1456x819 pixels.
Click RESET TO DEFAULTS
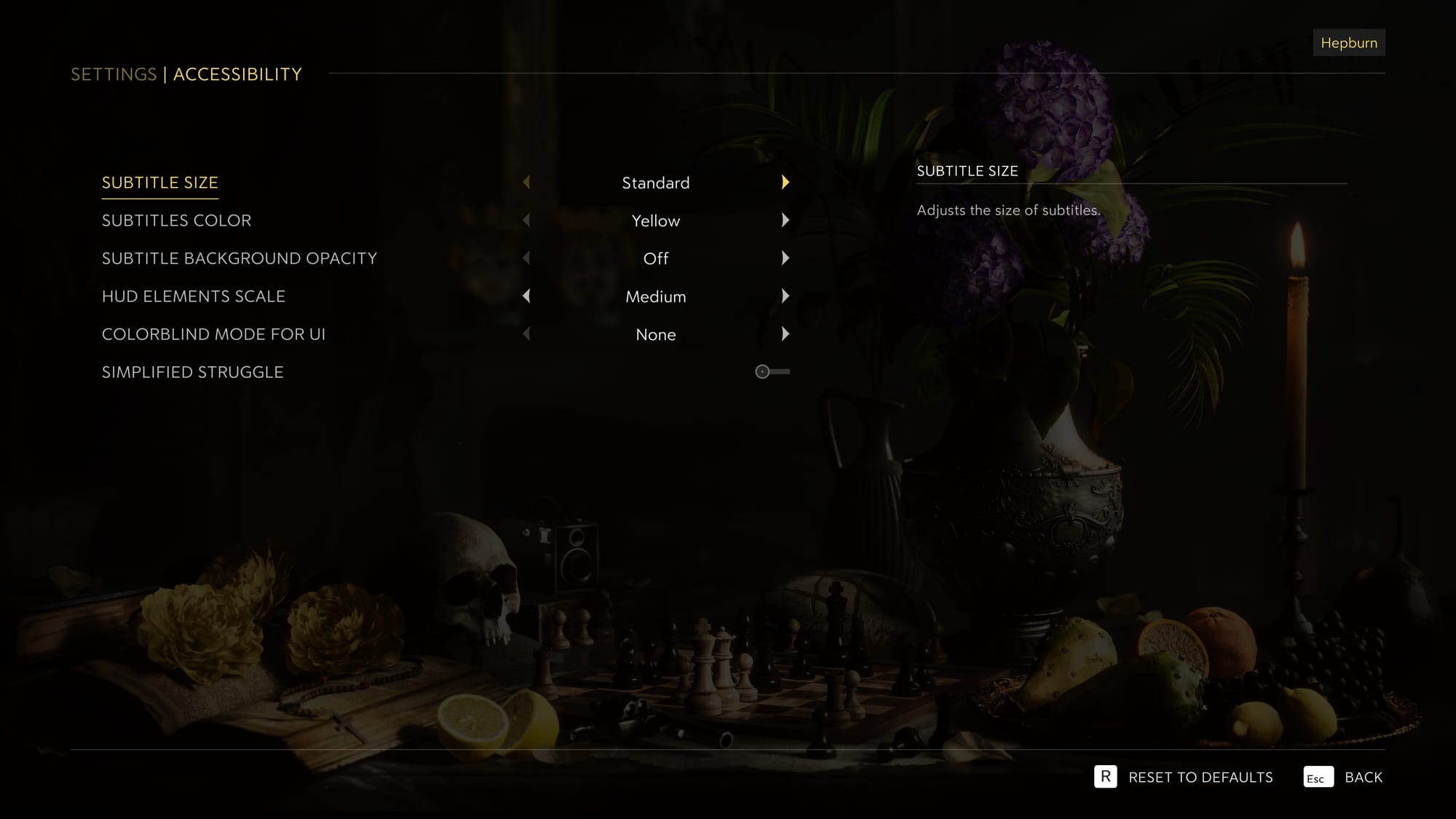1199,778
